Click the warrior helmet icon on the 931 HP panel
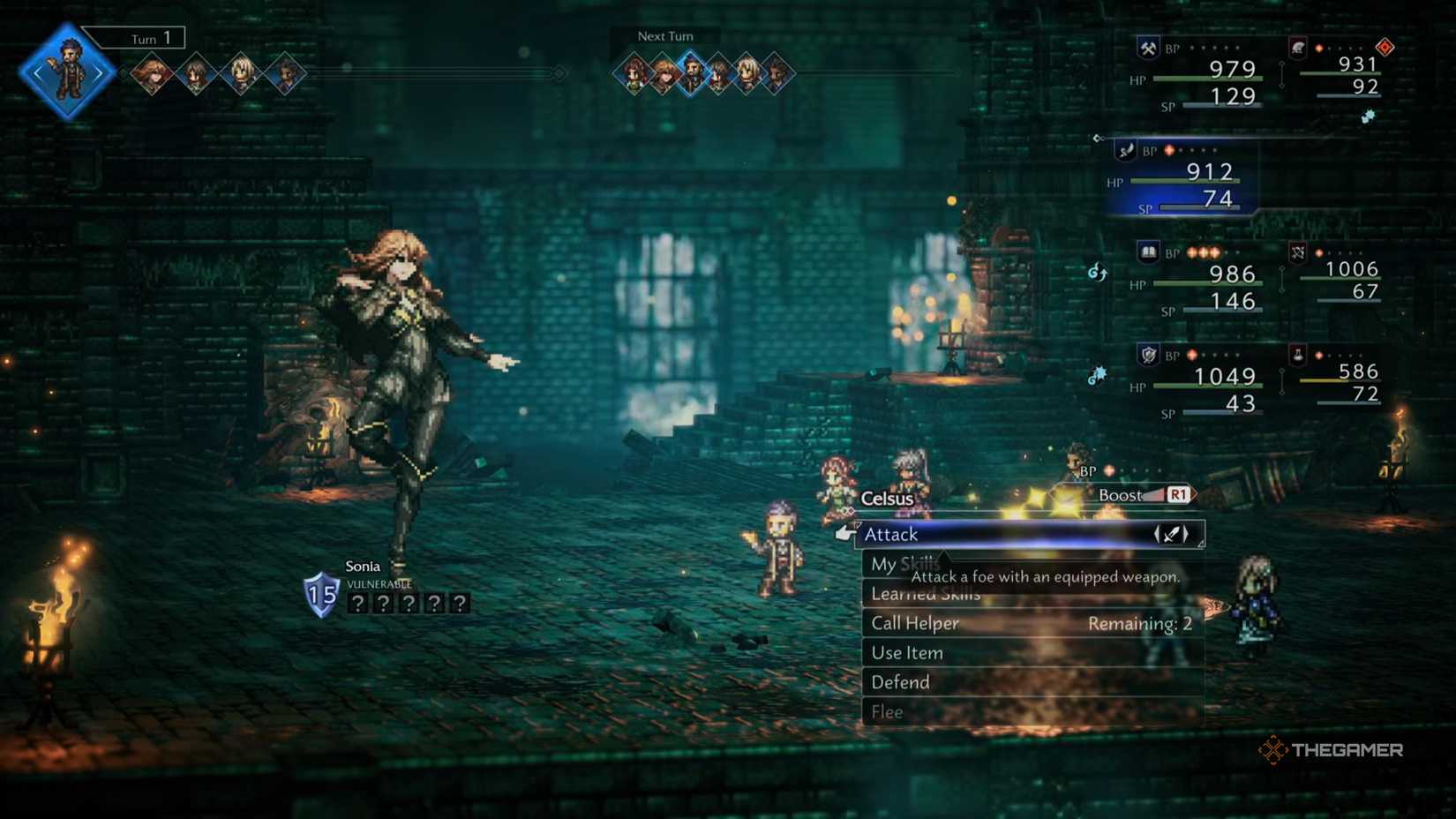The height and width of the screenshot is (819, 1456). [1297, 49]
